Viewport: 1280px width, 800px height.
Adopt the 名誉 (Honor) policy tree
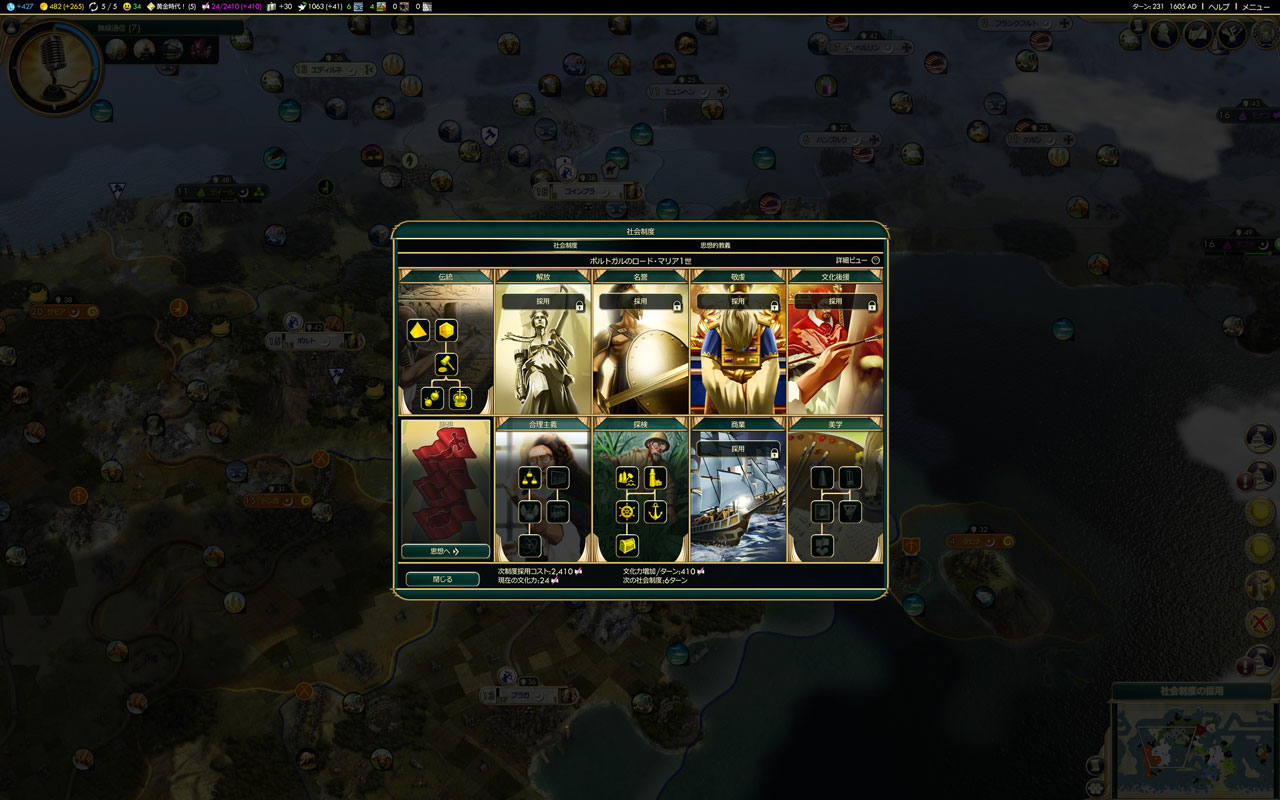640,301
